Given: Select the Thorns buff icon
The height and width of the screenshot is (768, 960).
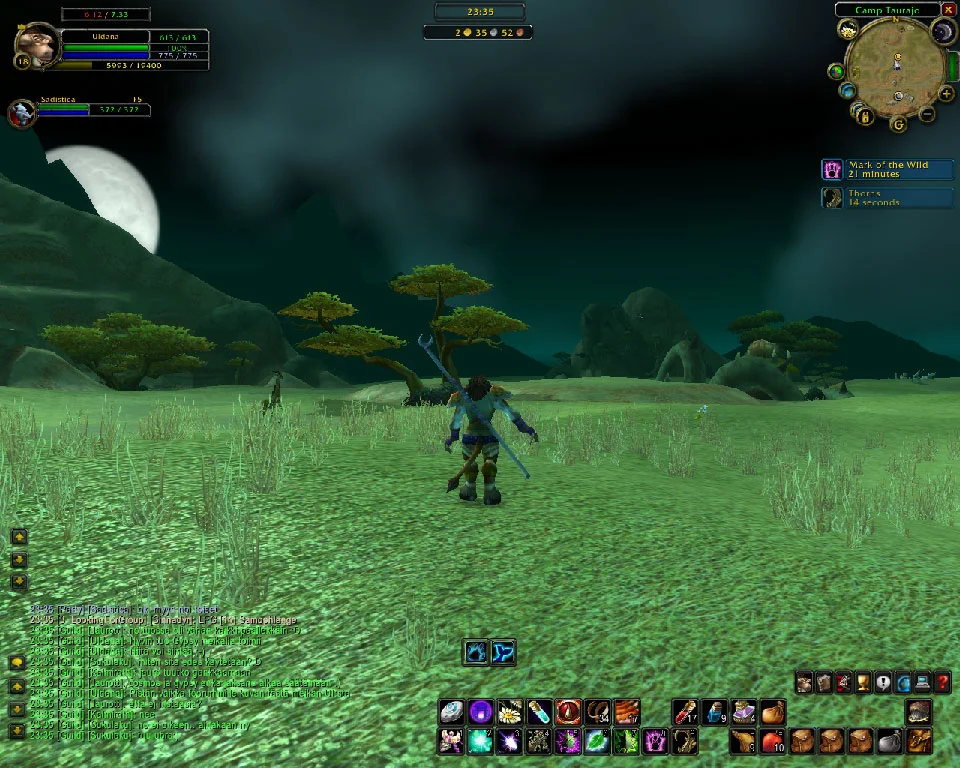Looking at the screenshot, I should click(x=832, y=197).
